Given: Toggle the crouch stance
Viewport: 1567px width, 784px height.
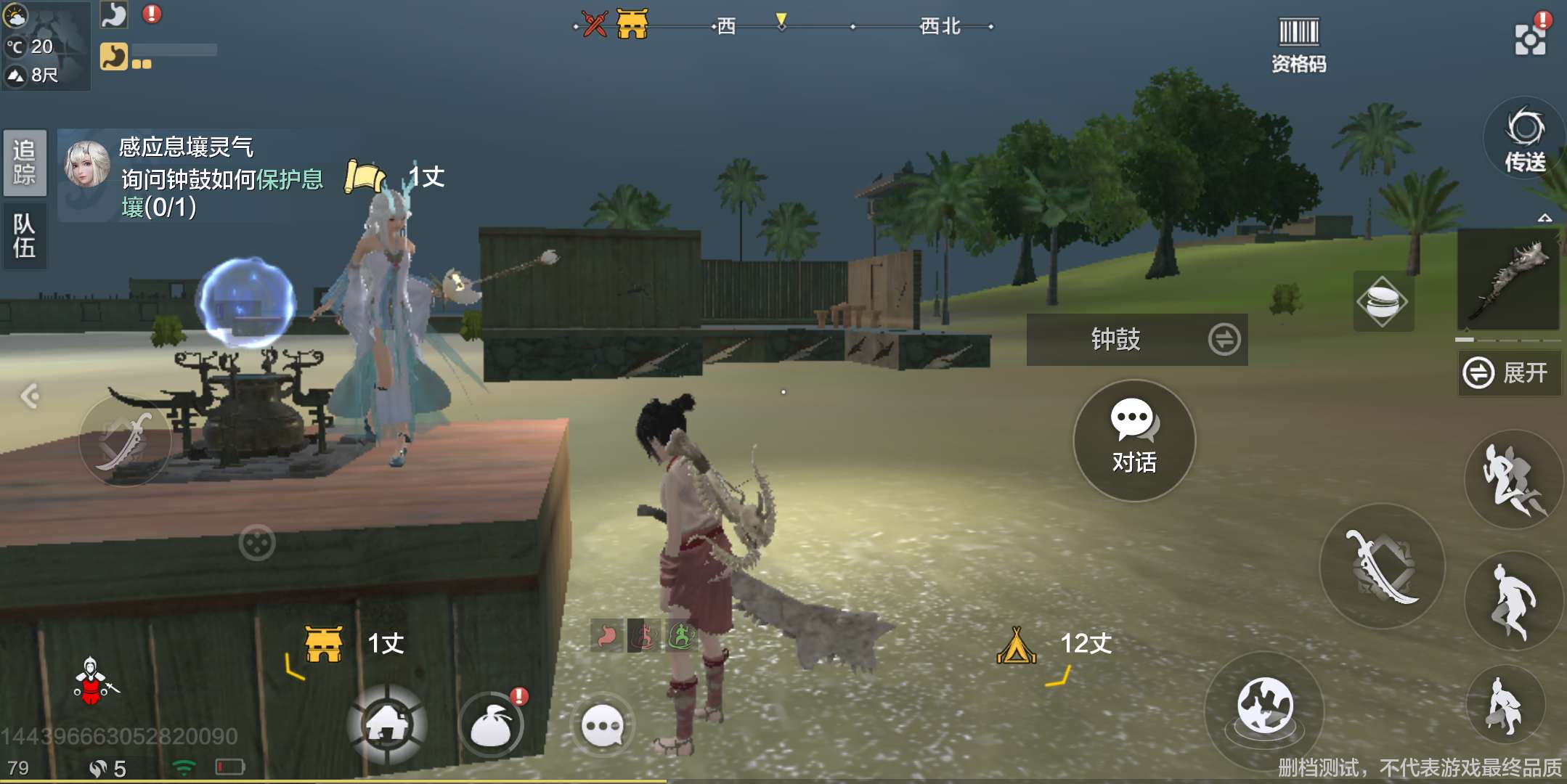Looking at the screenshot, I should click(x=1505, y=704).
